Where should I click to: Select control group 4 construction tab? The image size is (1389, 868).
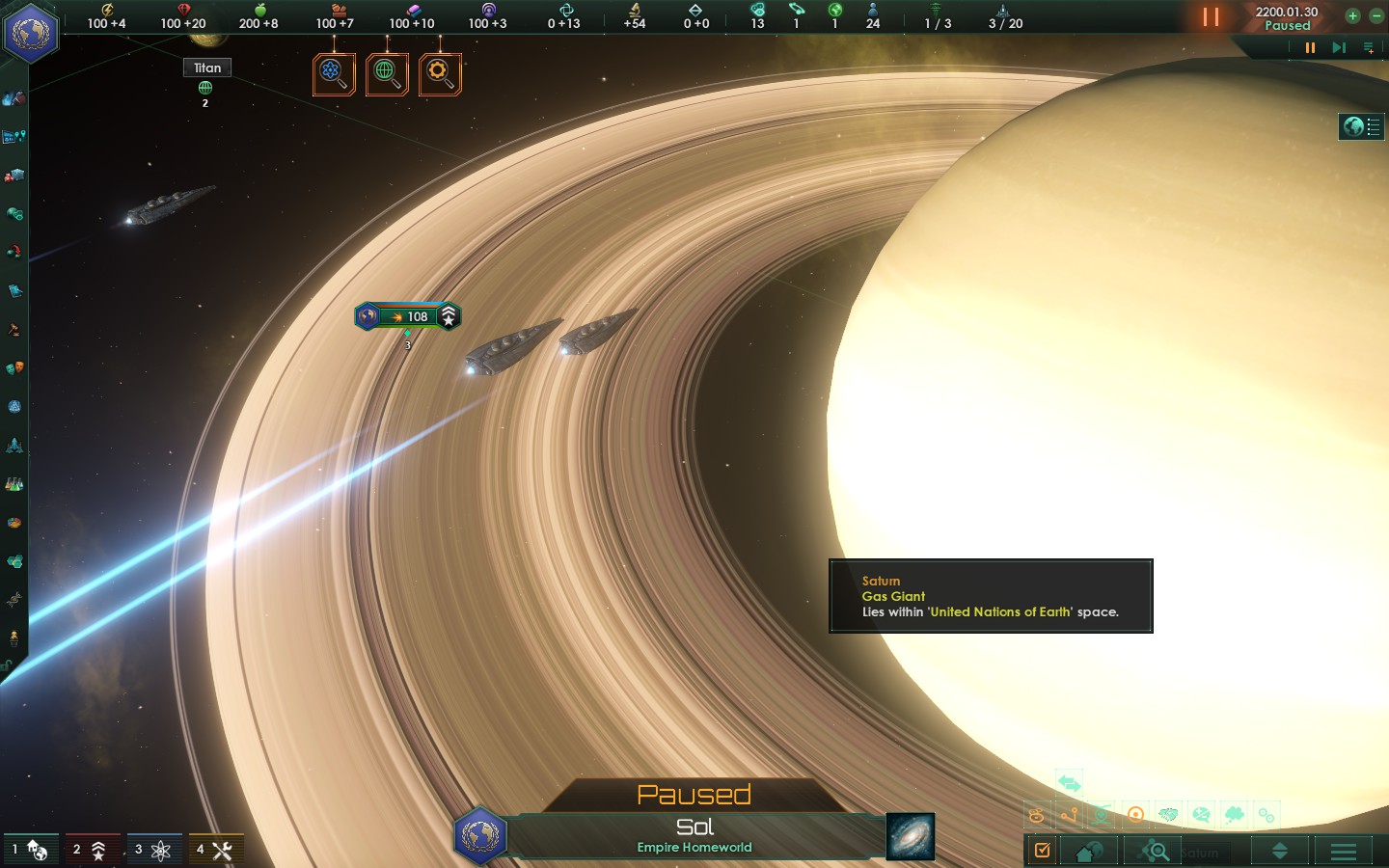215,850
